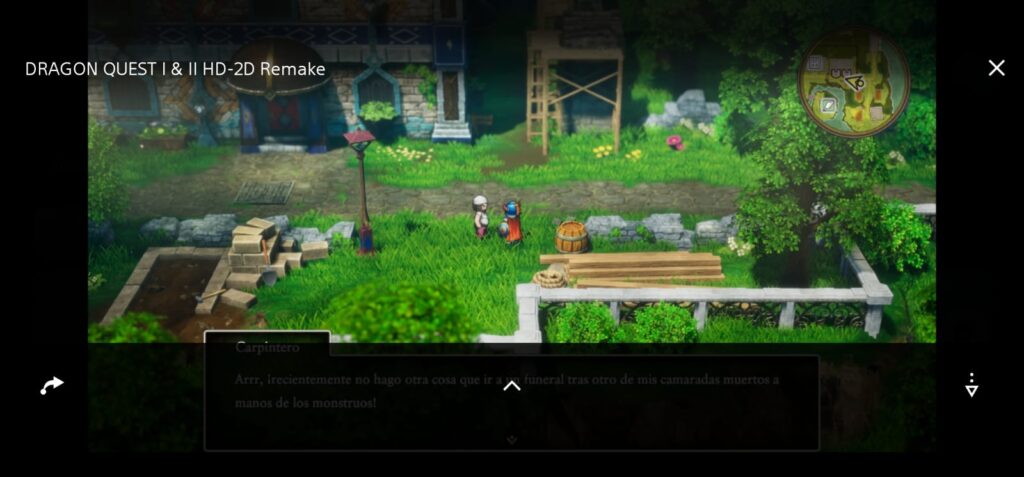This screenshot has height=477, width=1024.
Task: Advance the Carpintero dialogue box
Action: (x=511, y=439)
